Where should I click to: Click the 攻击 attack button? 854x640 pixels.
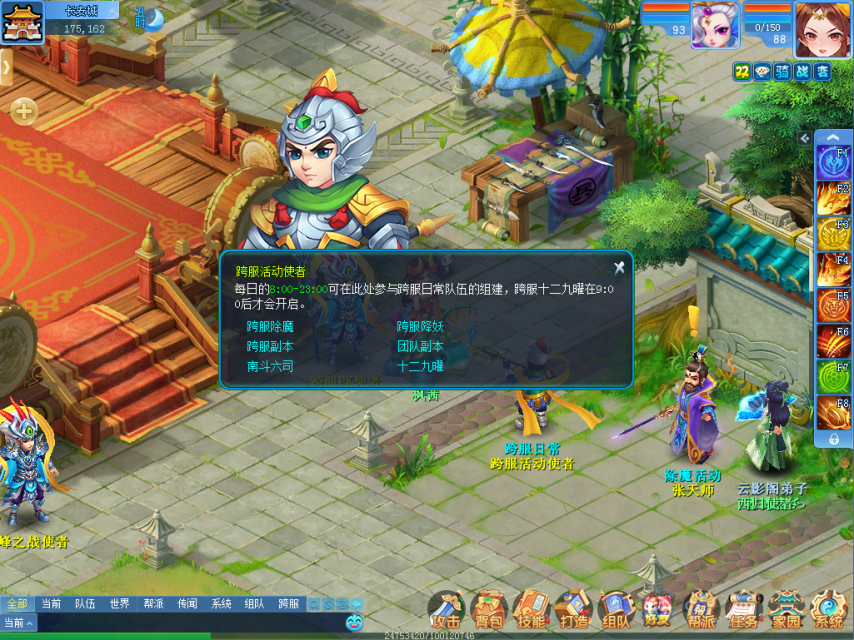tap(447, 609)
